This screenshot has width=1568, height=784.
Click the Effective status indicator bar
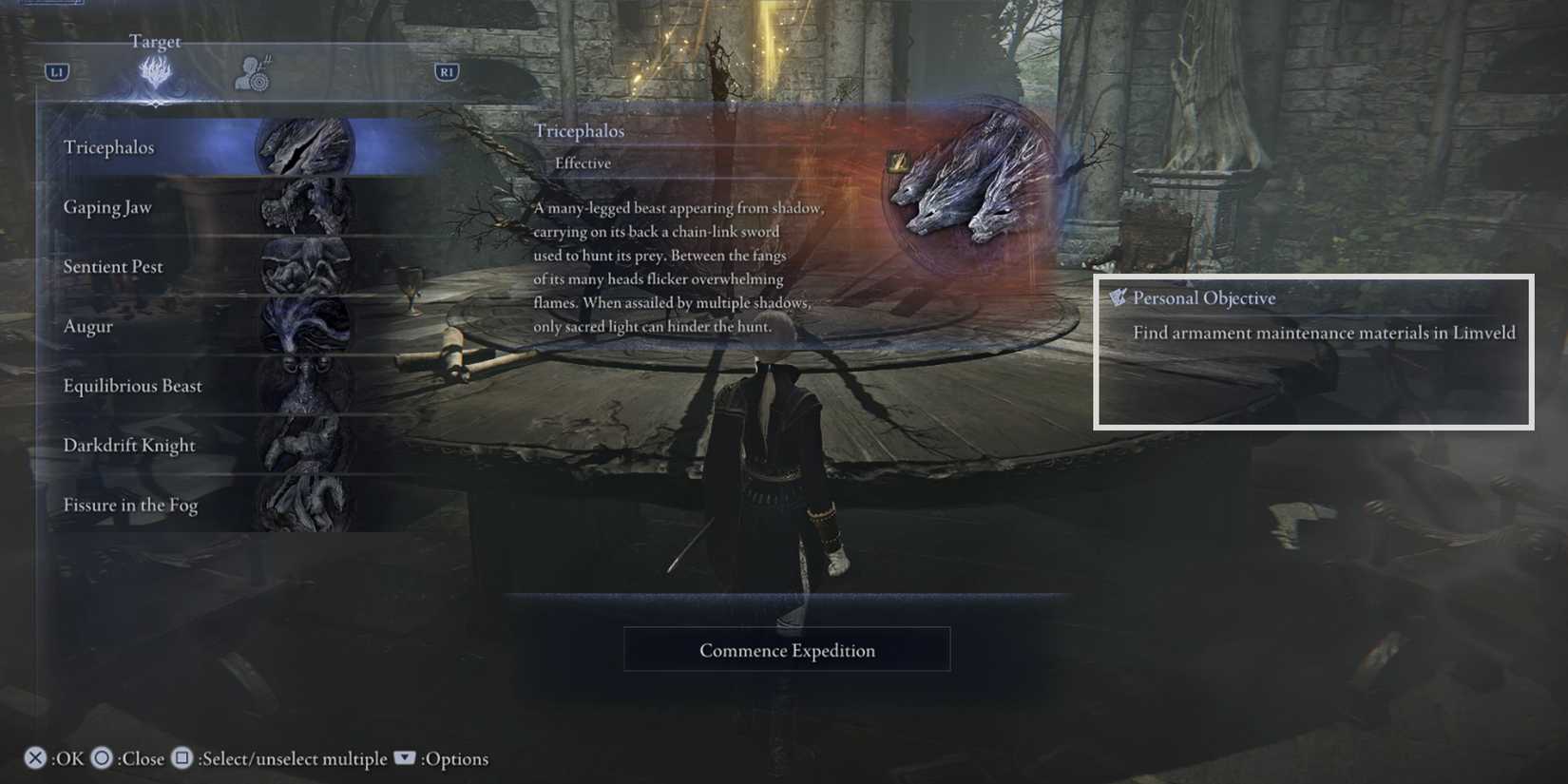pos(583,163)
